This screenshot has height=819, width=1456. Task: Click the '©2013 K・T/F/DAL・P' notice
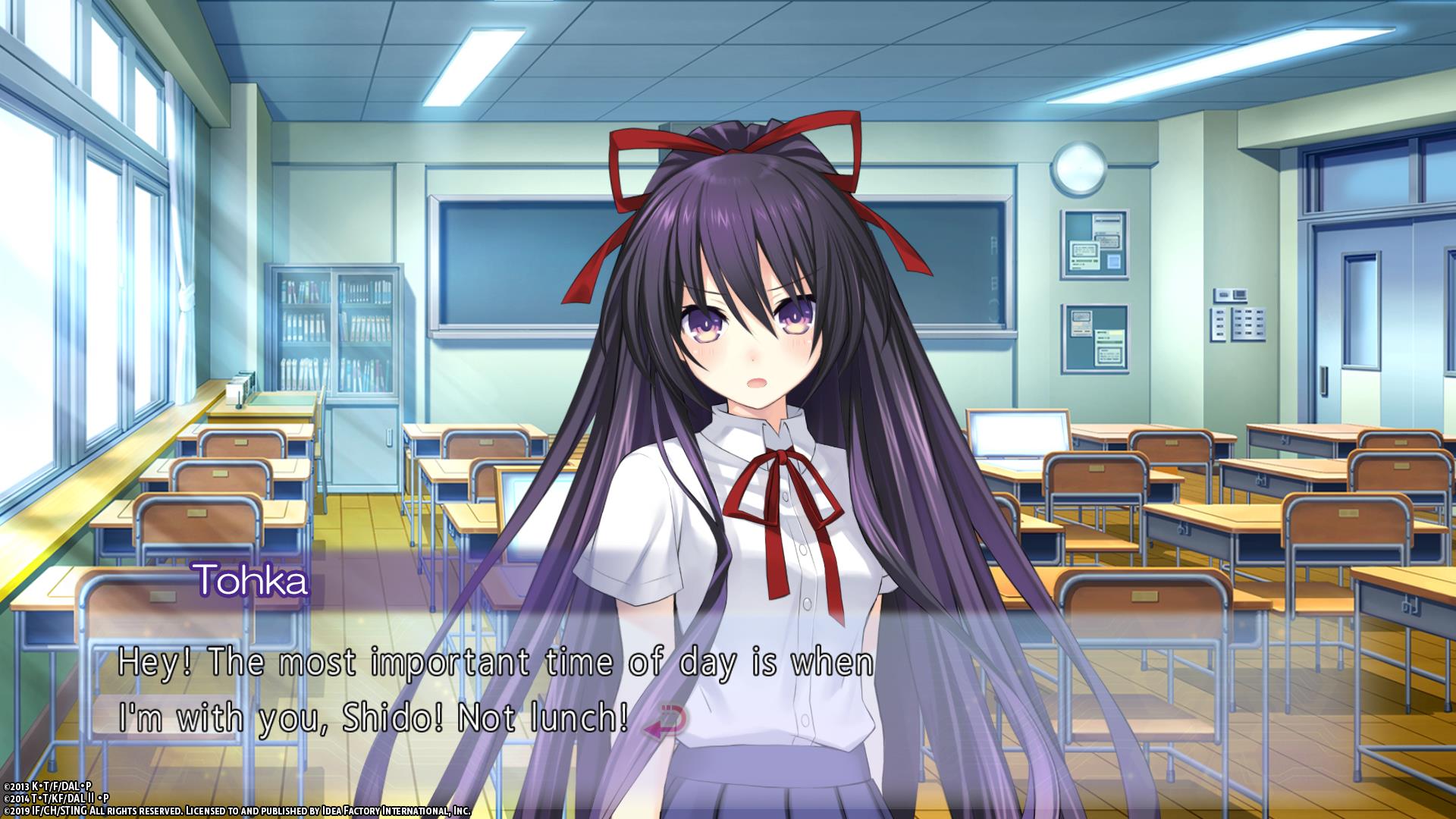tap(45, 786)
